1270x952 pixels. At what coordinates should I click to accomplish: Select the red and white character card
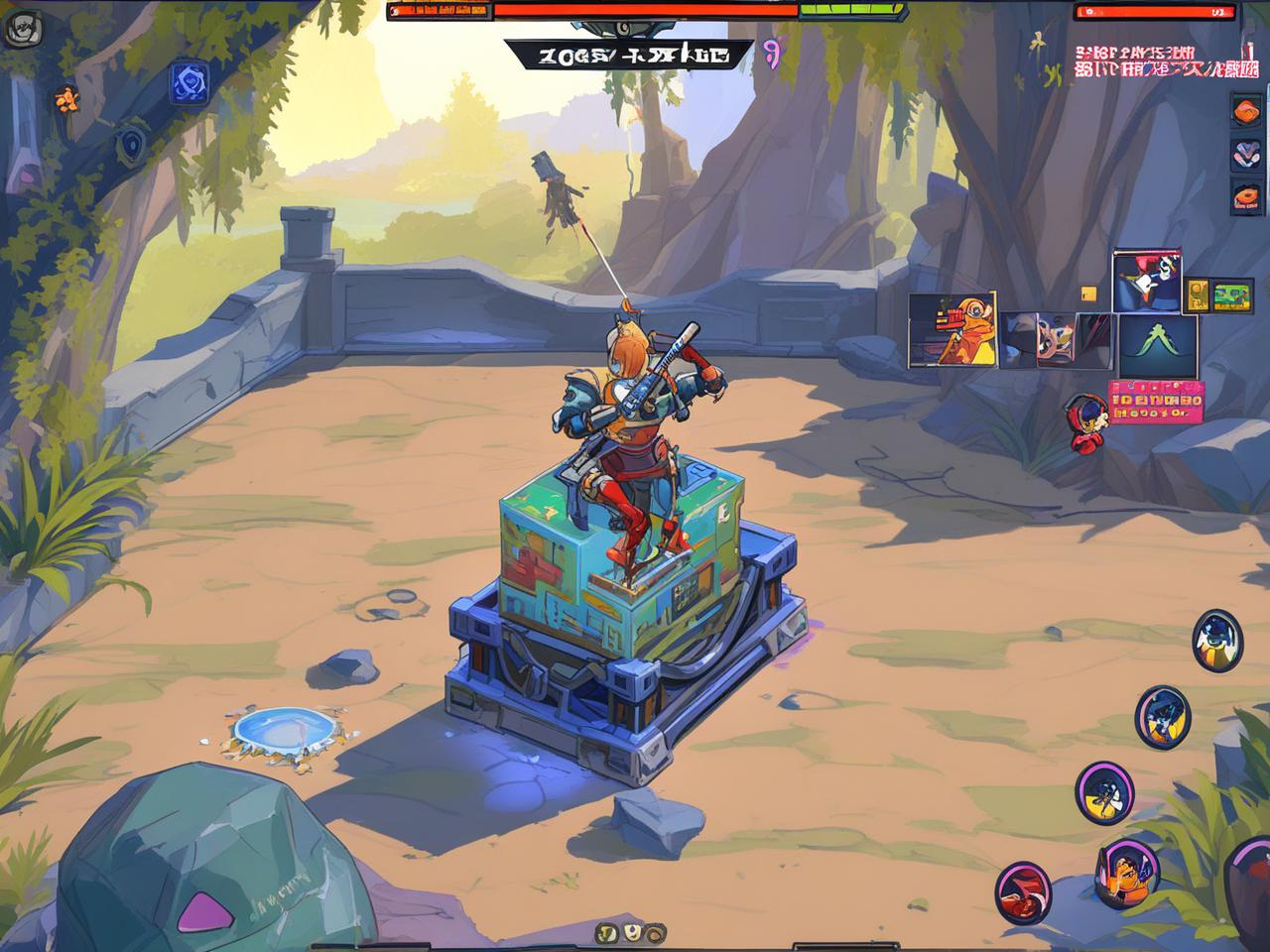[1147, 281]
